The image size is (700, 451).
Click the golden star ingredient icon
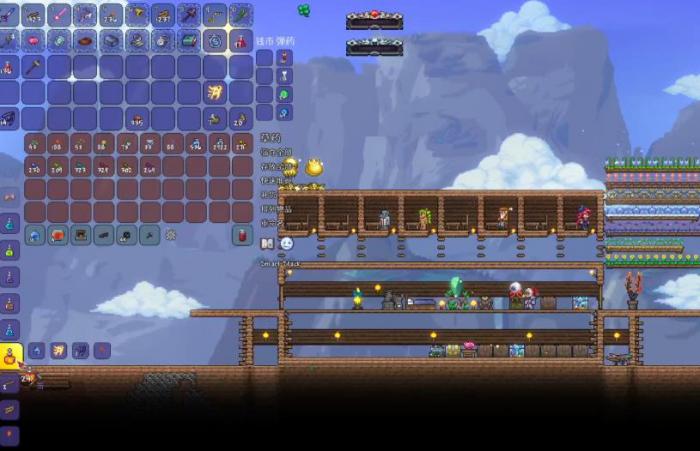[57, 350]
